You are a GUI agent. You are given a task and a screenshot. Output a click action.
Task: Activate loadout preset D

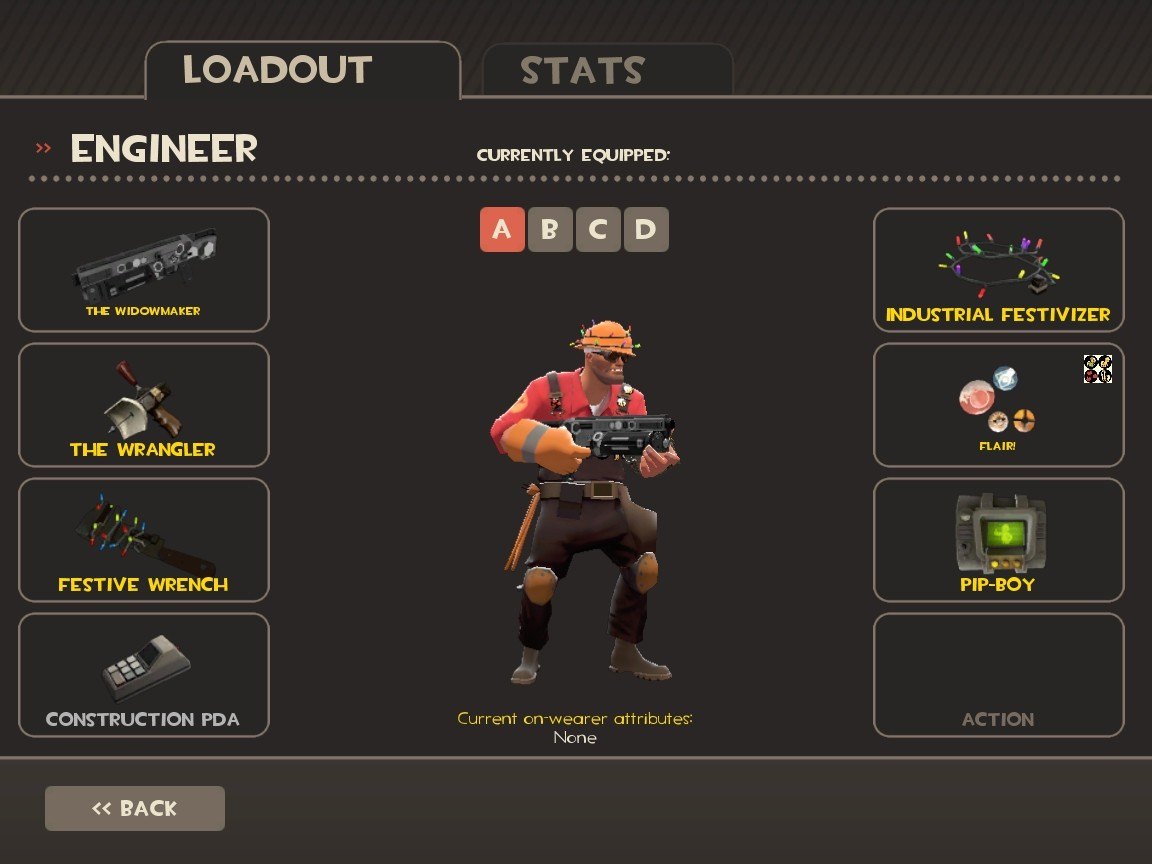[646, 230]
